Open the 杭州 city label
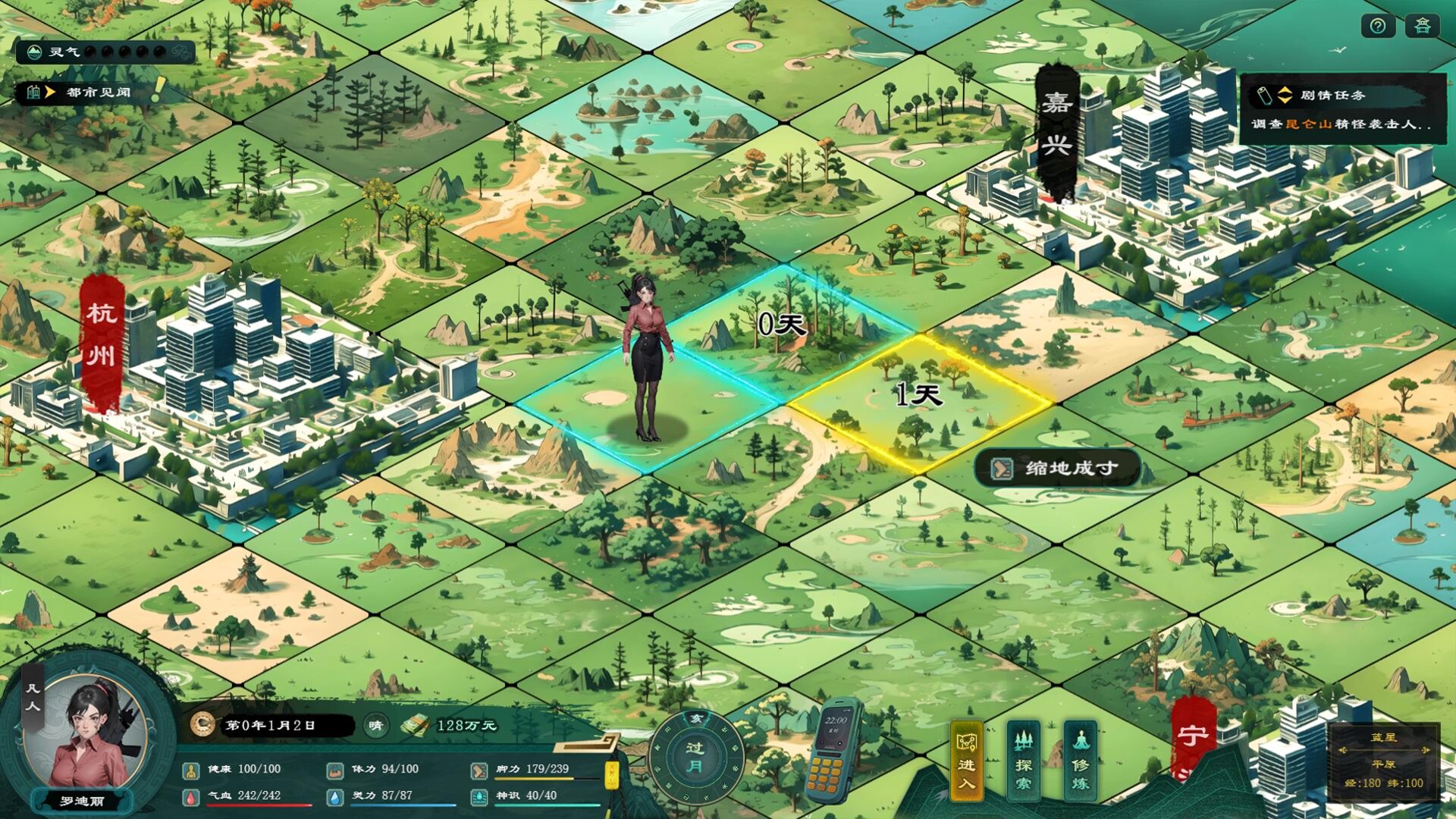 click(x=101, y=328)
